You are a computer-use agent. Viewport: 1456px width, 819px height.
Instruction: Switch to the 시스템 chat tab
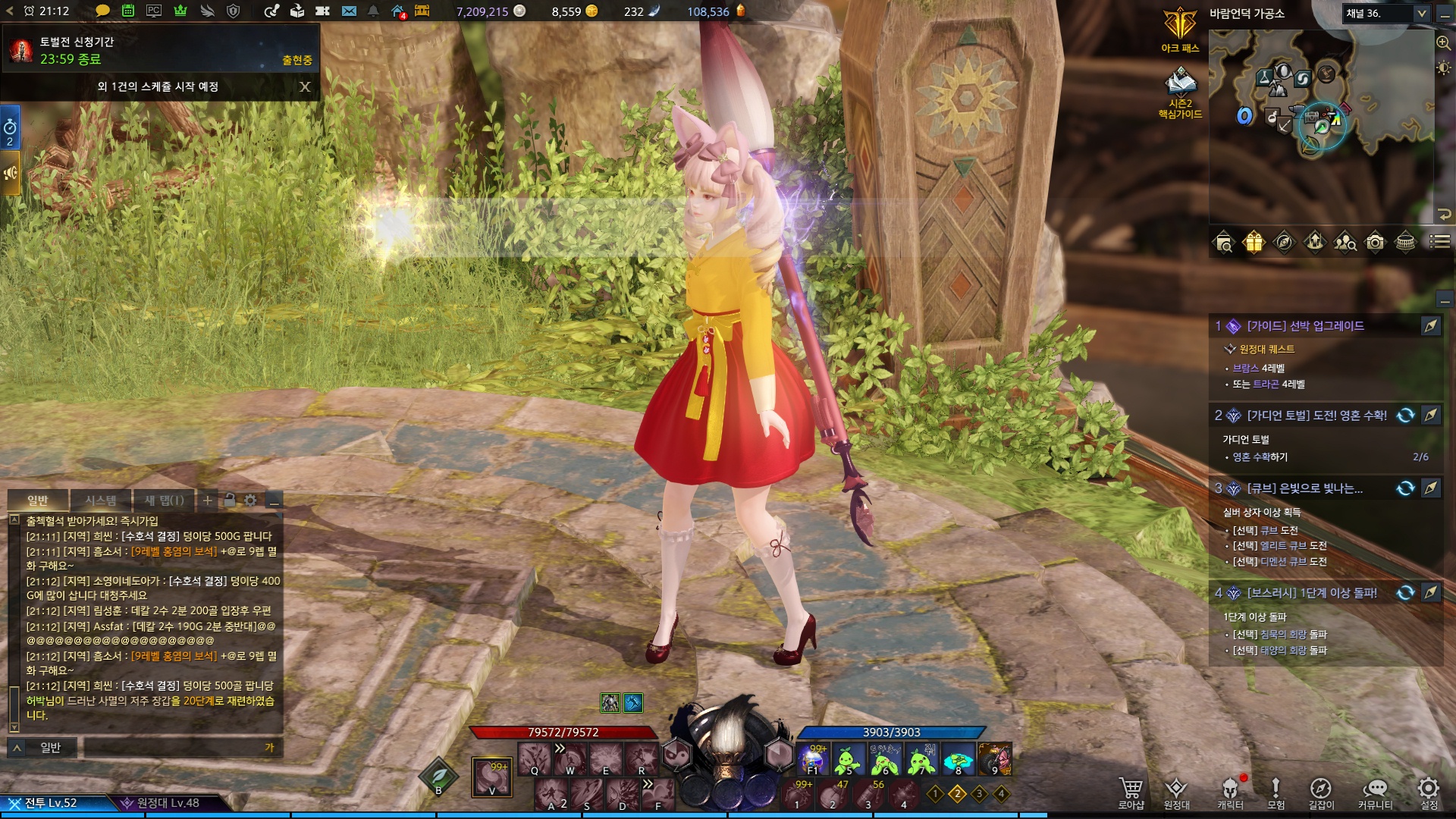pos(101,500)
